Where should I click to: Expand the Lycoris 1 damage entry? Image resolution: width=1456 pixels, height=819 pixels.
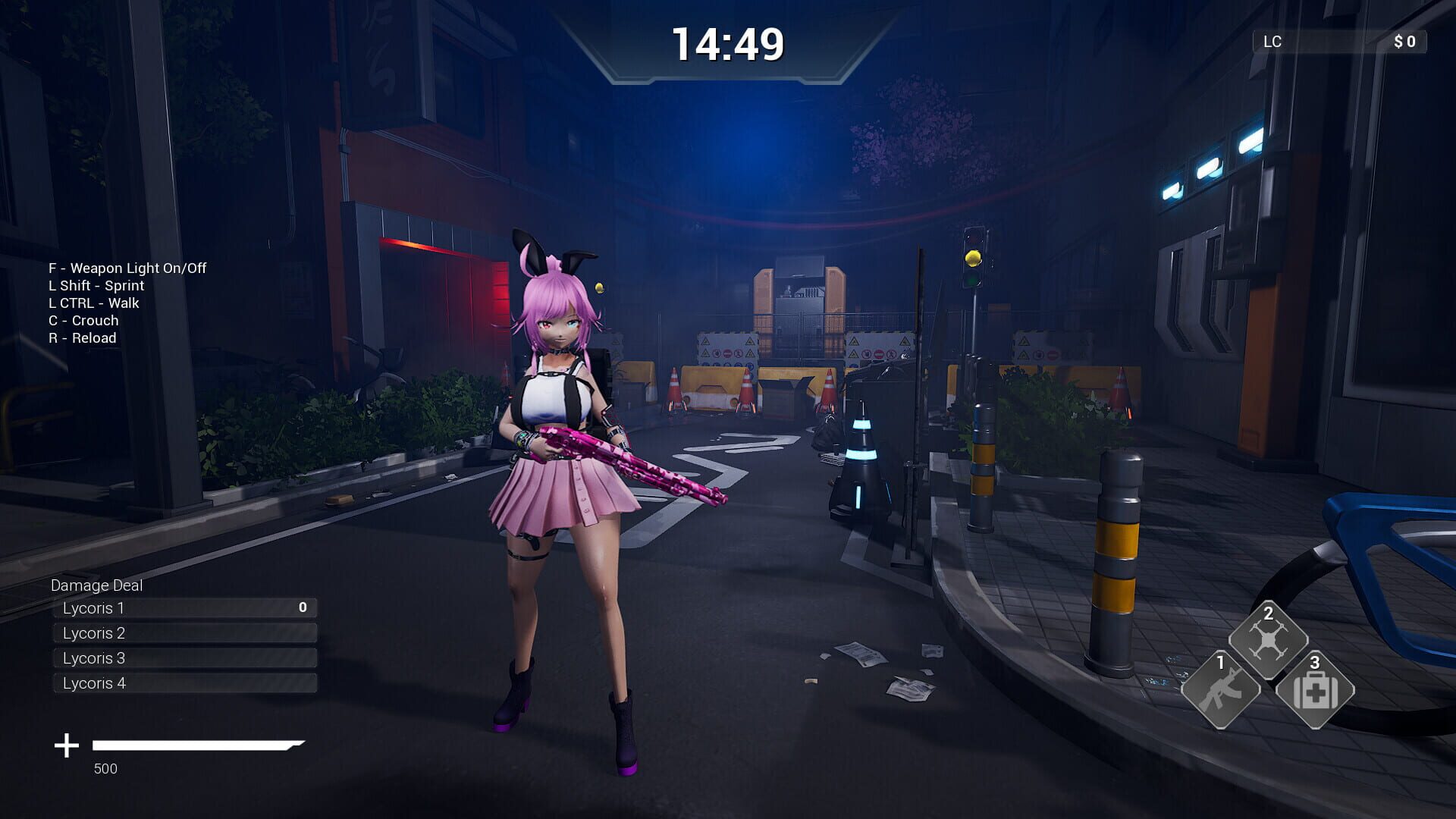click(184, 607)
